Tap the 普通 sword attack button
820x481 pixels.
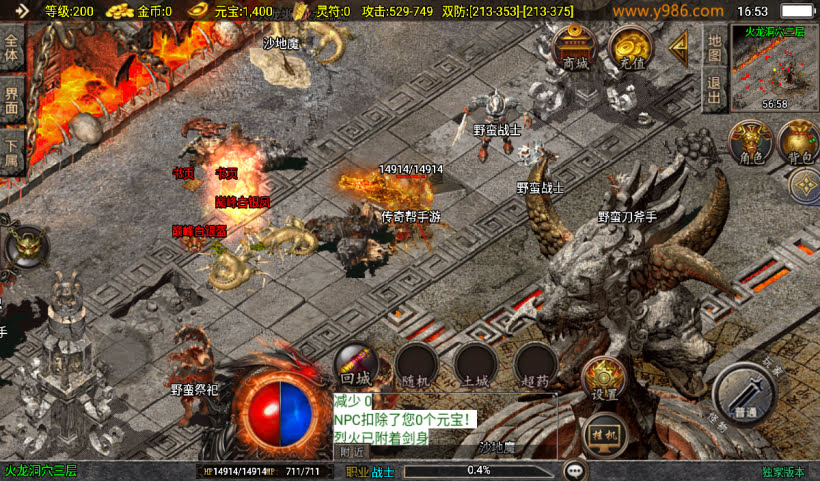(x=746, y=393)
